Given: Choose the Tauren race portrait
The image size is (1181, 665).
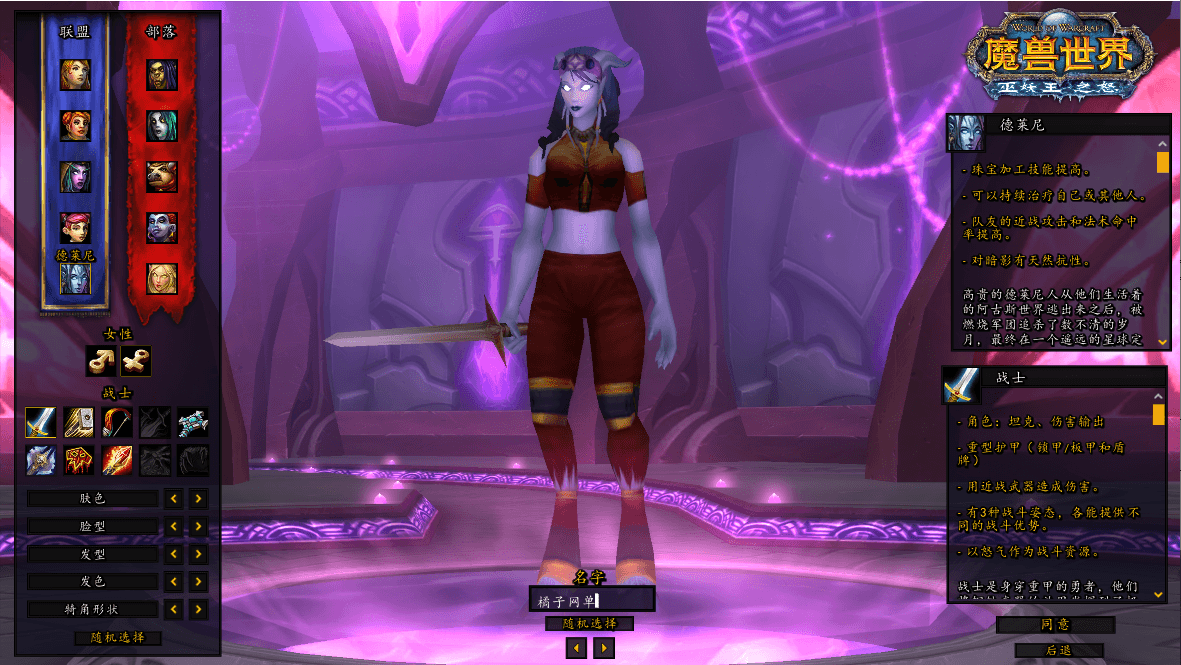Looking at the screenshot, I should 162,177.
